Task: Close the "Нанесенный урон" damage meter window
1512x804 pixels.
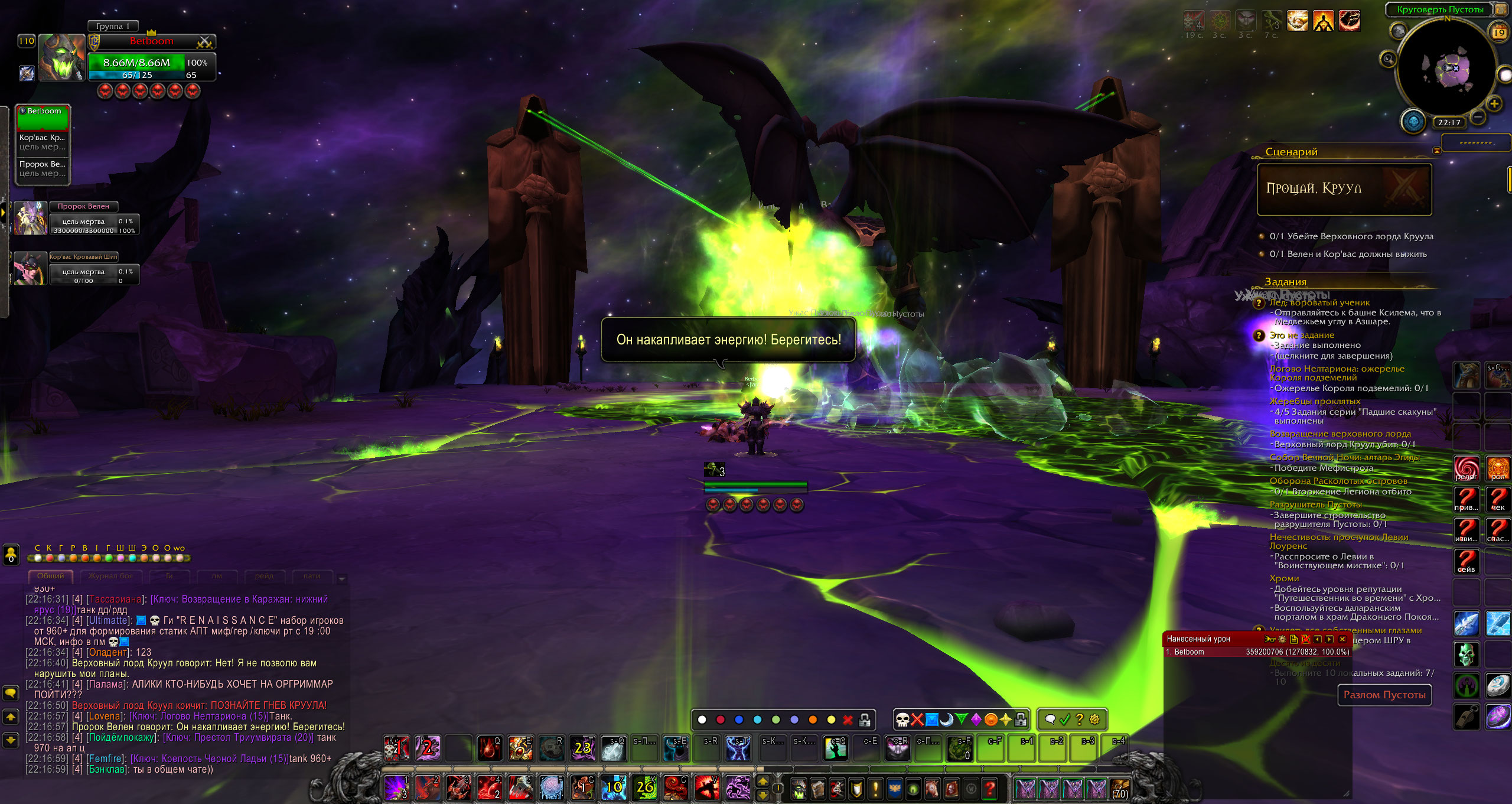Action: [1342, 639]
